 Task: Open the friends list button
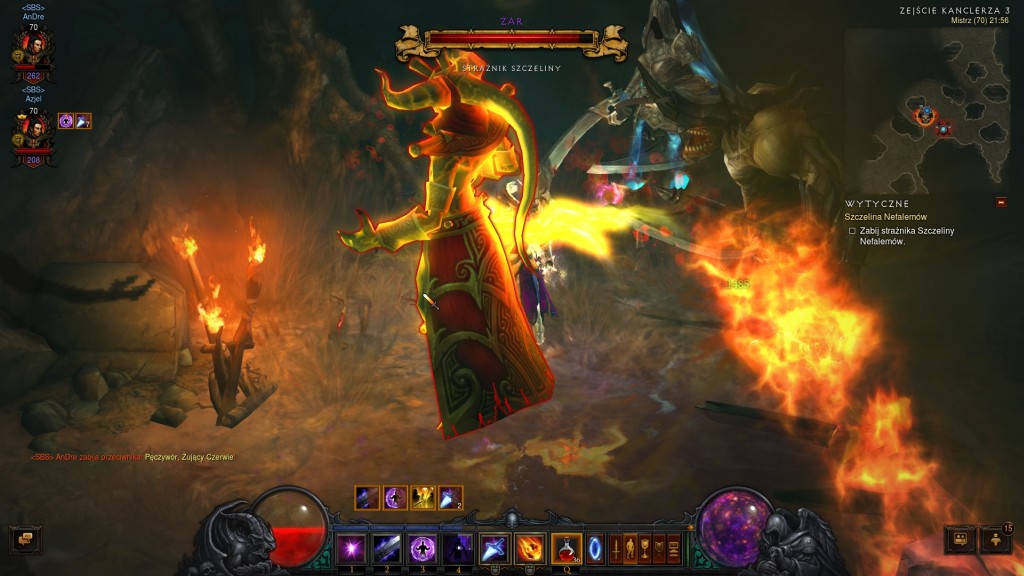pos(960,540)
